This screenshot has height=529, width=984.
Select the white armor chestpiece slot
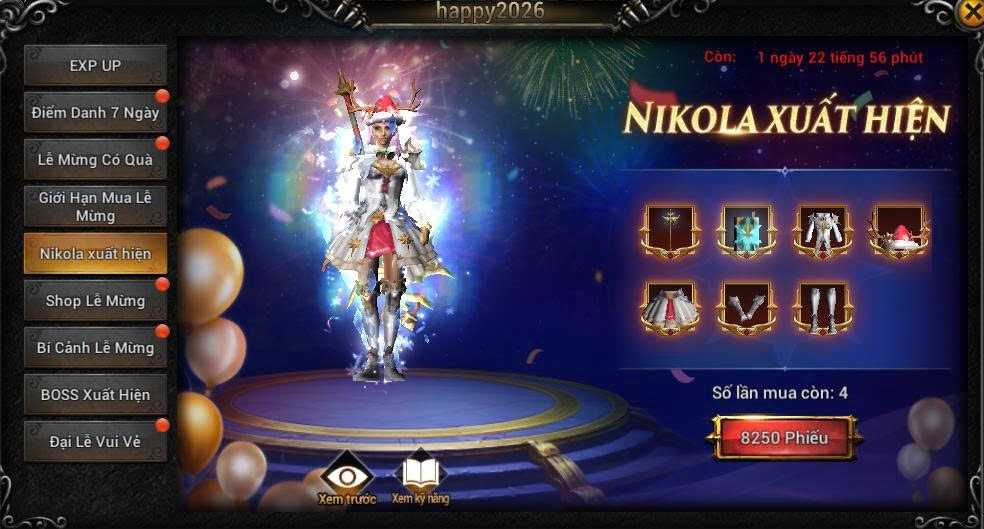(x=823, y=231)
